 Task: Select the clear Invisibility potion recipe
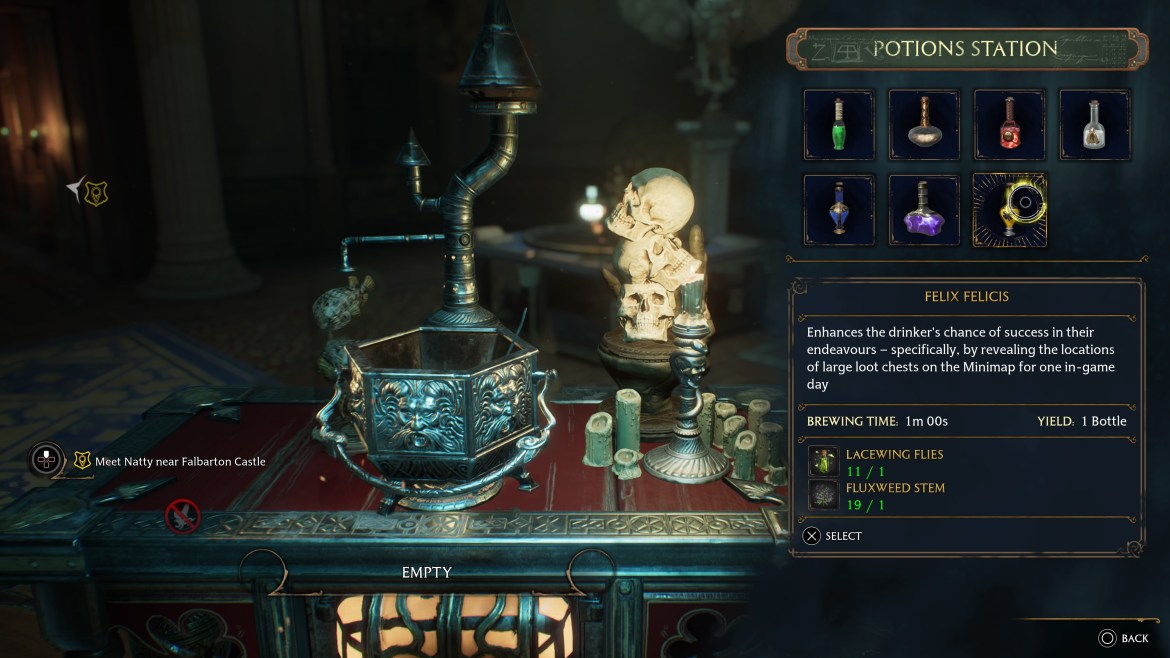pos(1095,125)
